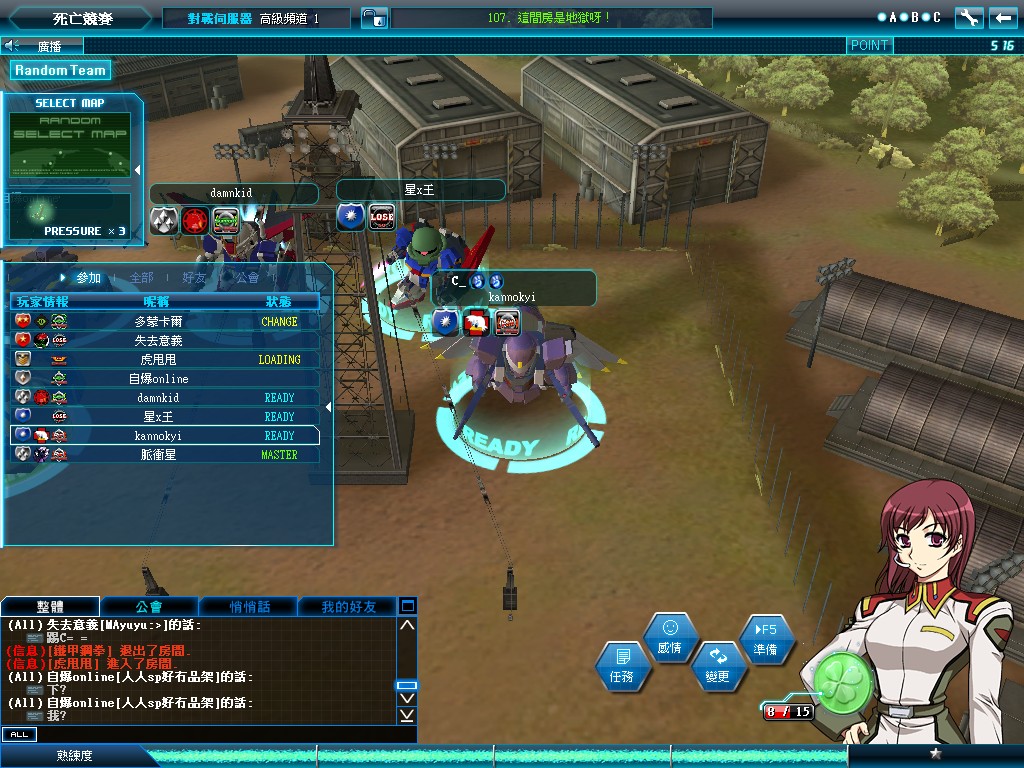The width and height of the screenshot is (1024, 768).
Task: Click the back arrow button
Action: [1003, 18]
